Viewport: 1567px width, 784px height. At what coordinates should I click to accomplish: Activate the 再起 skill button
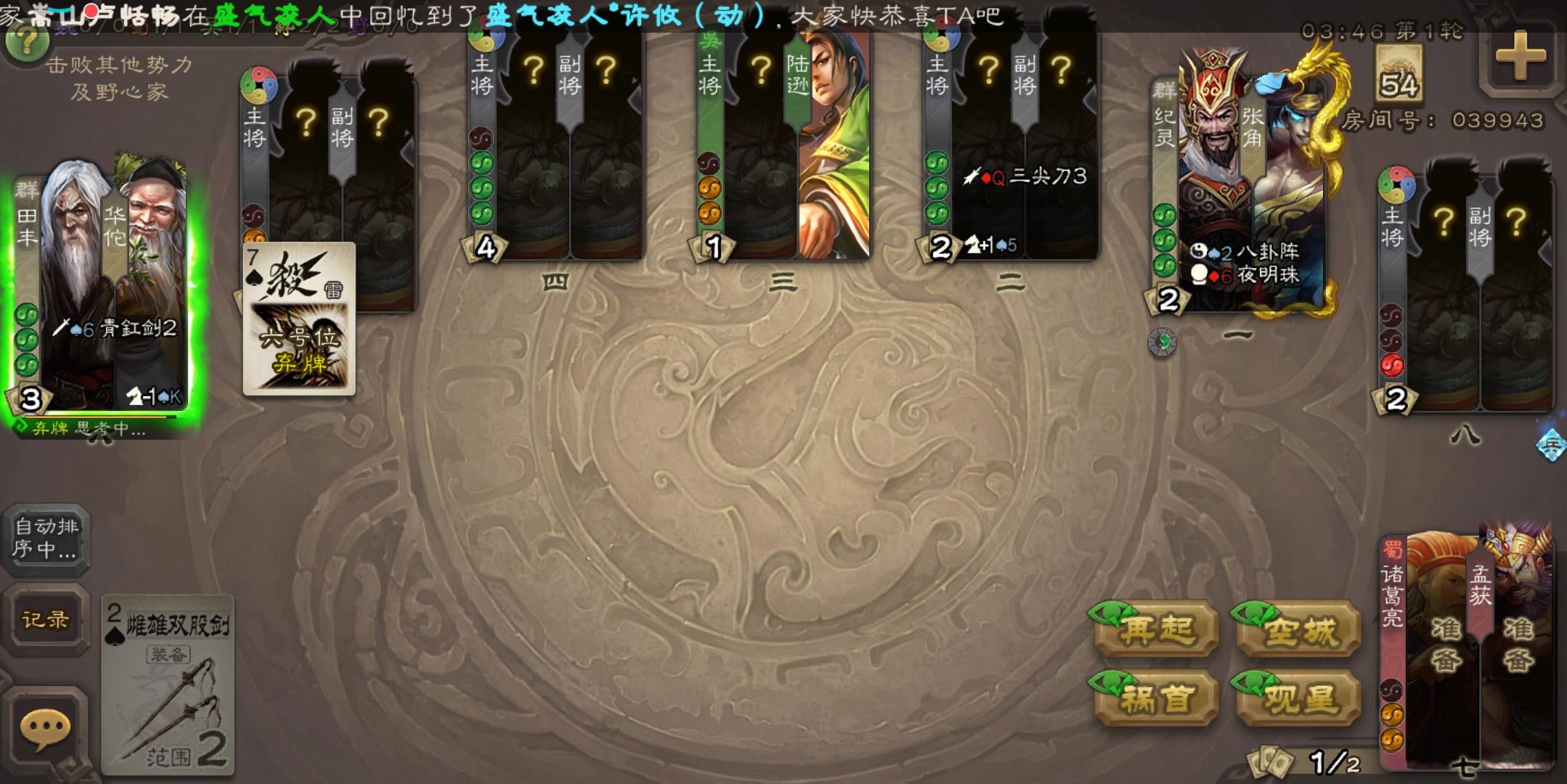(1156, 629)
